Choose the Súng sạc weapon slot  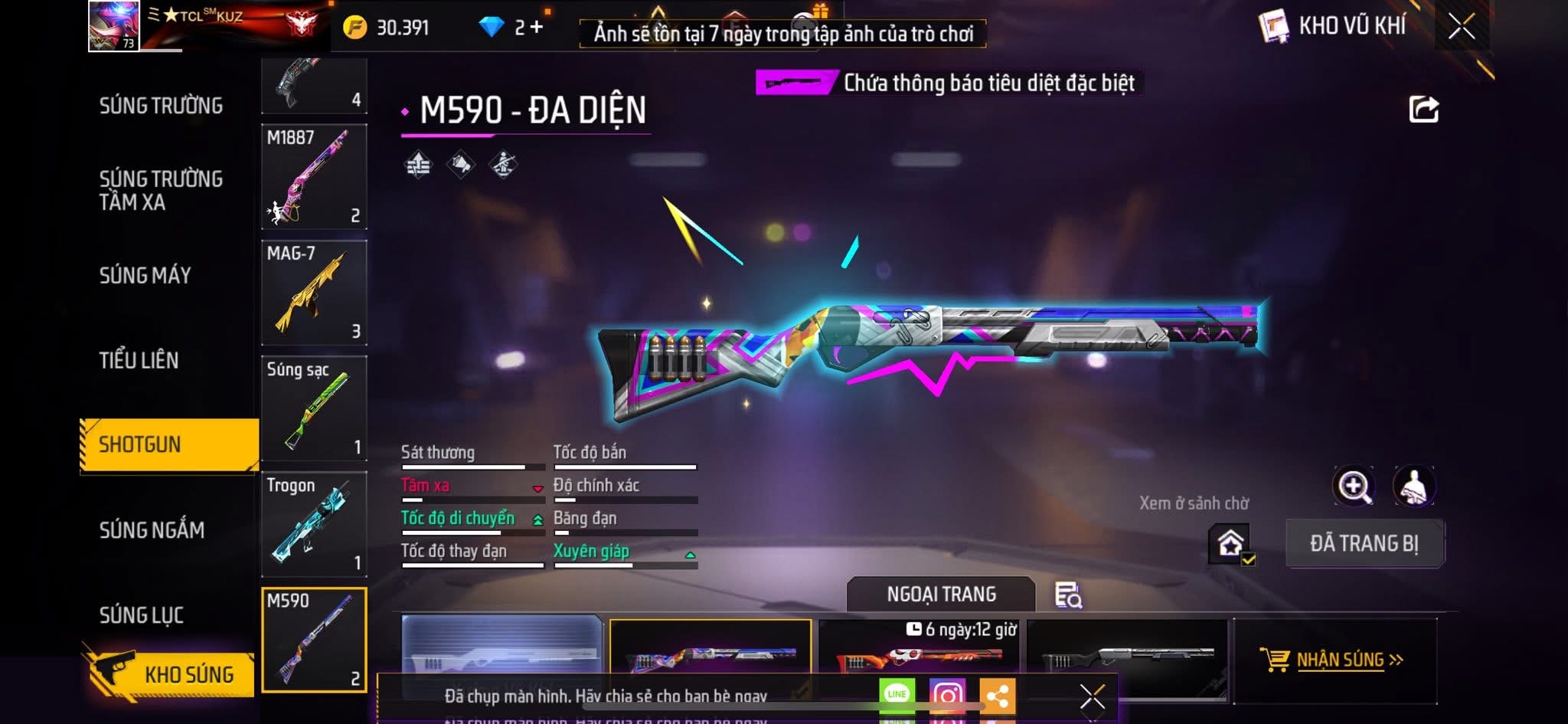tap(314, 408)
